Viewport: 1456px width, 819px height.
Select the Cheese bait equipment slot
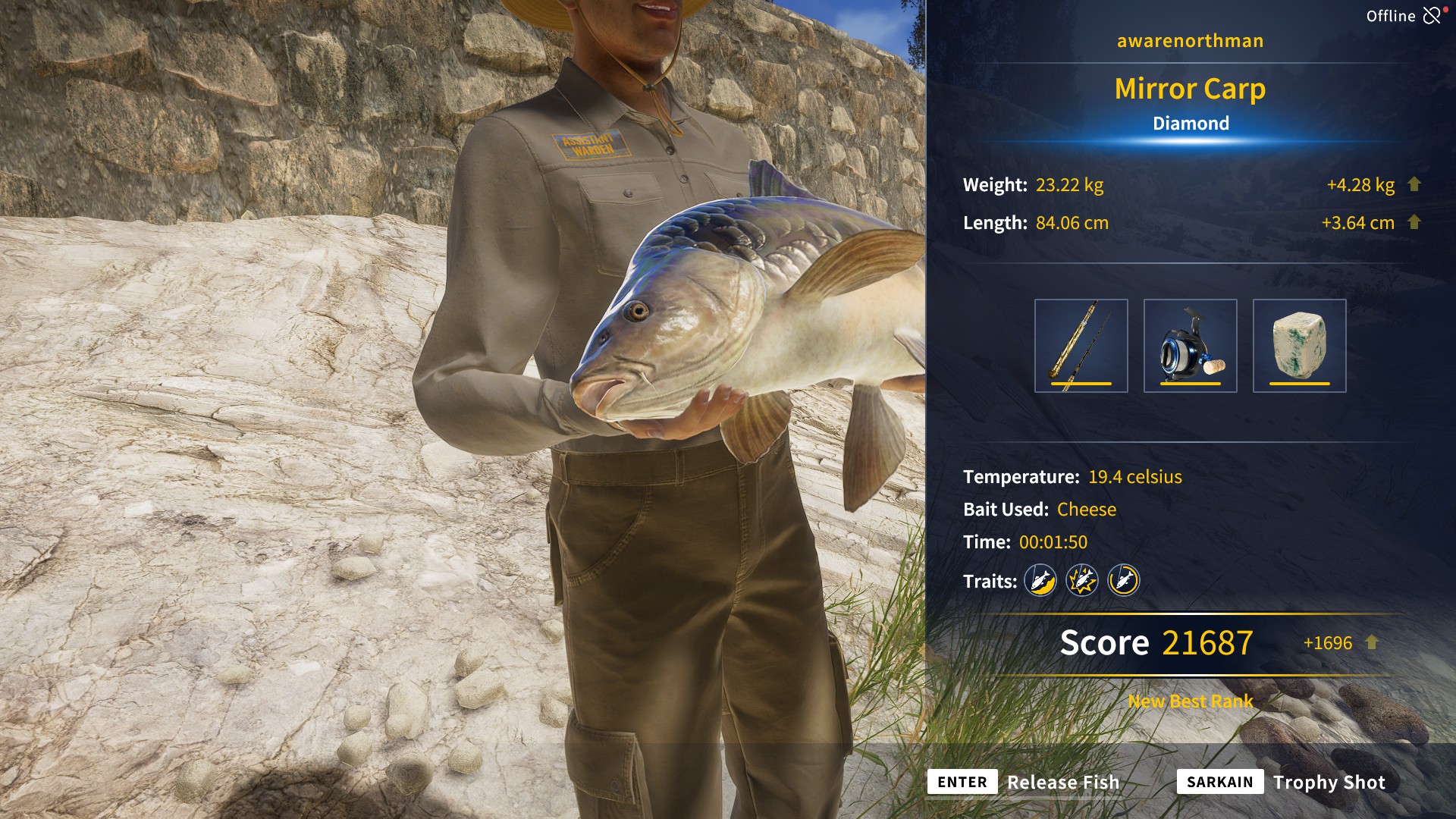(x=1300, y=345)
